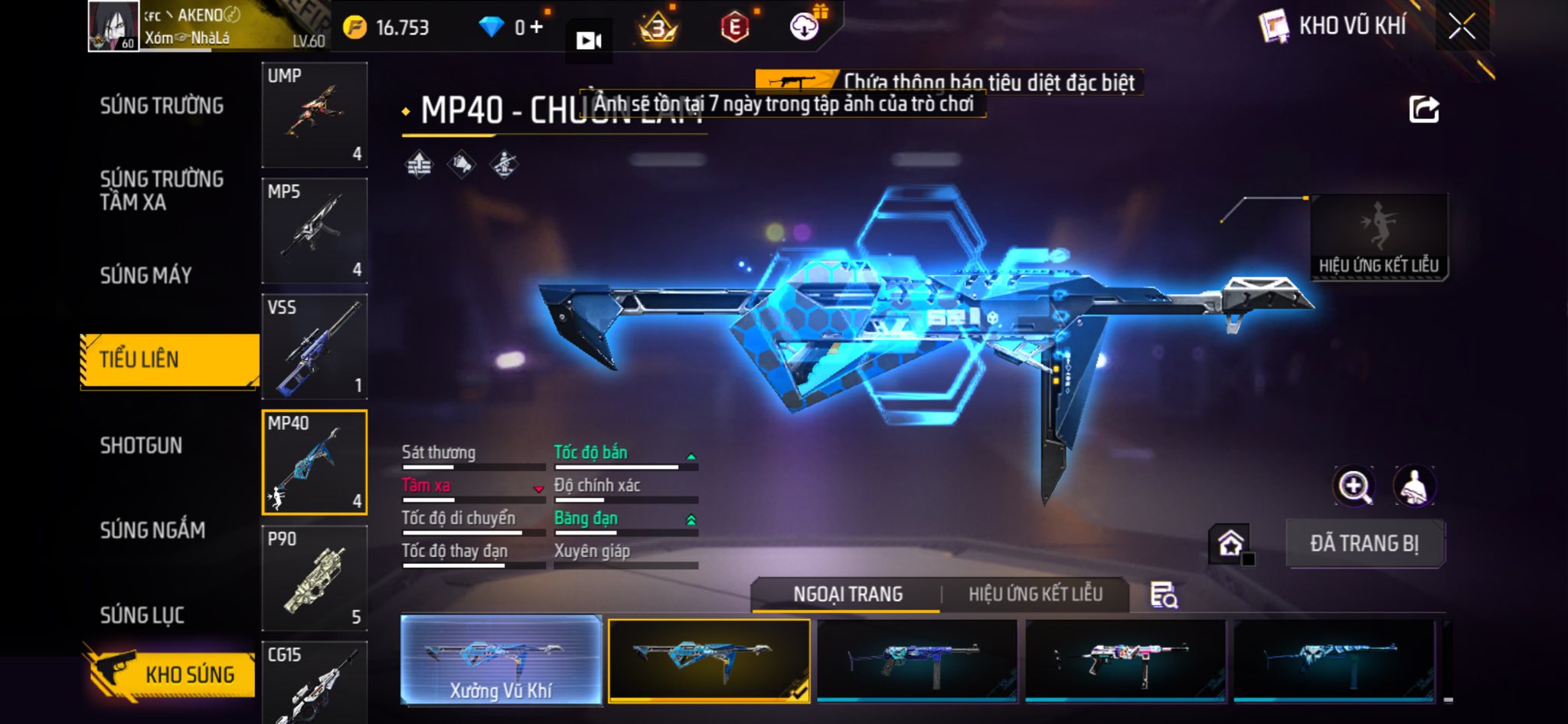The height and width of the screenshot is (724, 1568).
Task: Choose the Súng Ngắm category
Action: coord(152,530)
